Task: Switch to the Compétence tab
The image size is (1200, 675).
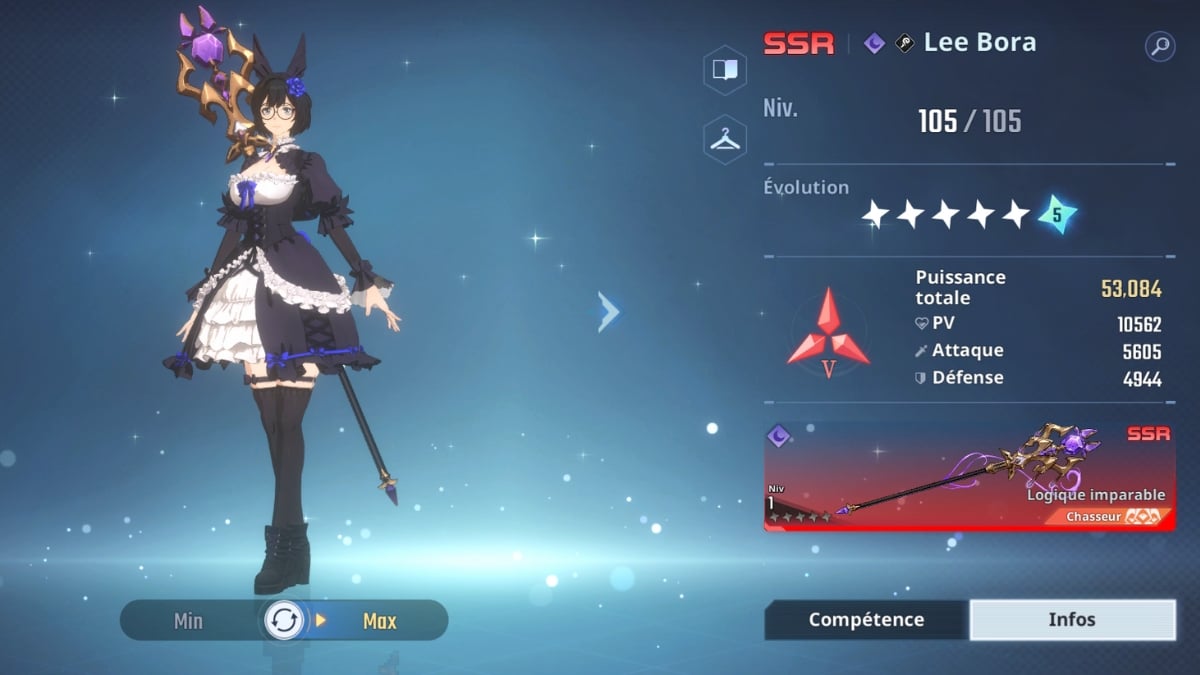Action: tap(866, 620)
